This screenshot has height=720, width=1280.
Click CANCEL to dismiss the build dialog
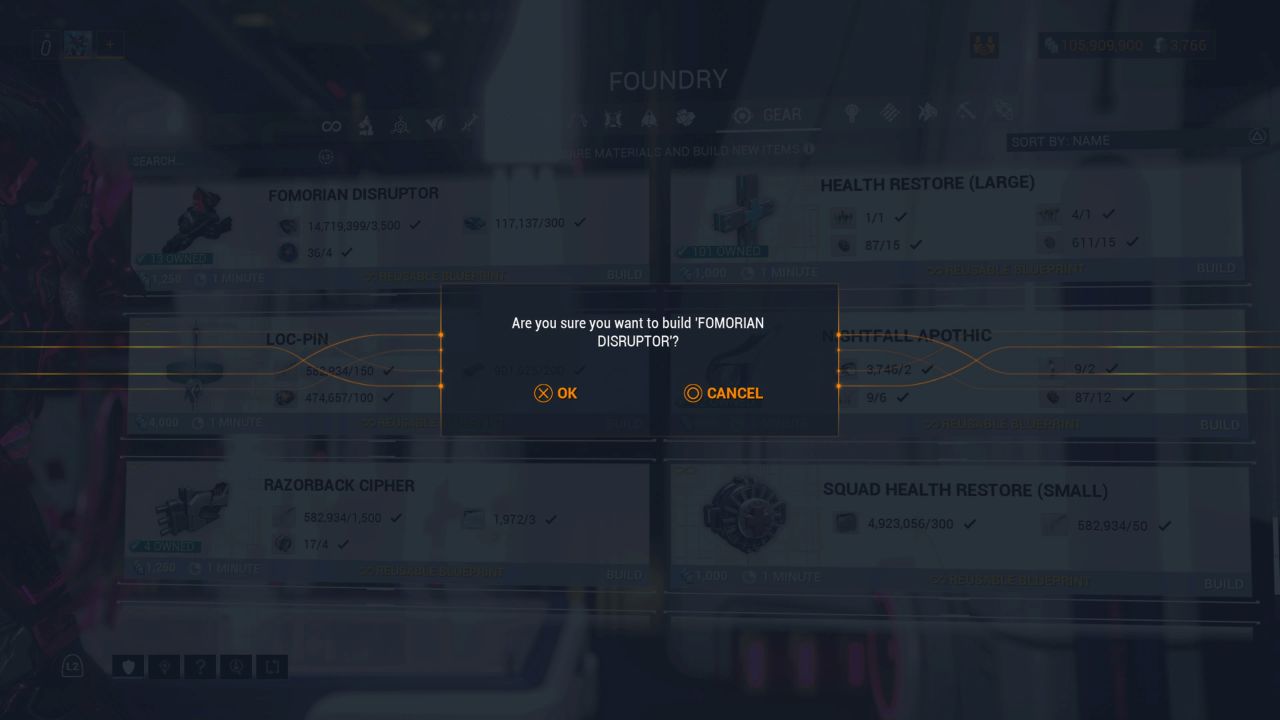[x=723, y=393]
